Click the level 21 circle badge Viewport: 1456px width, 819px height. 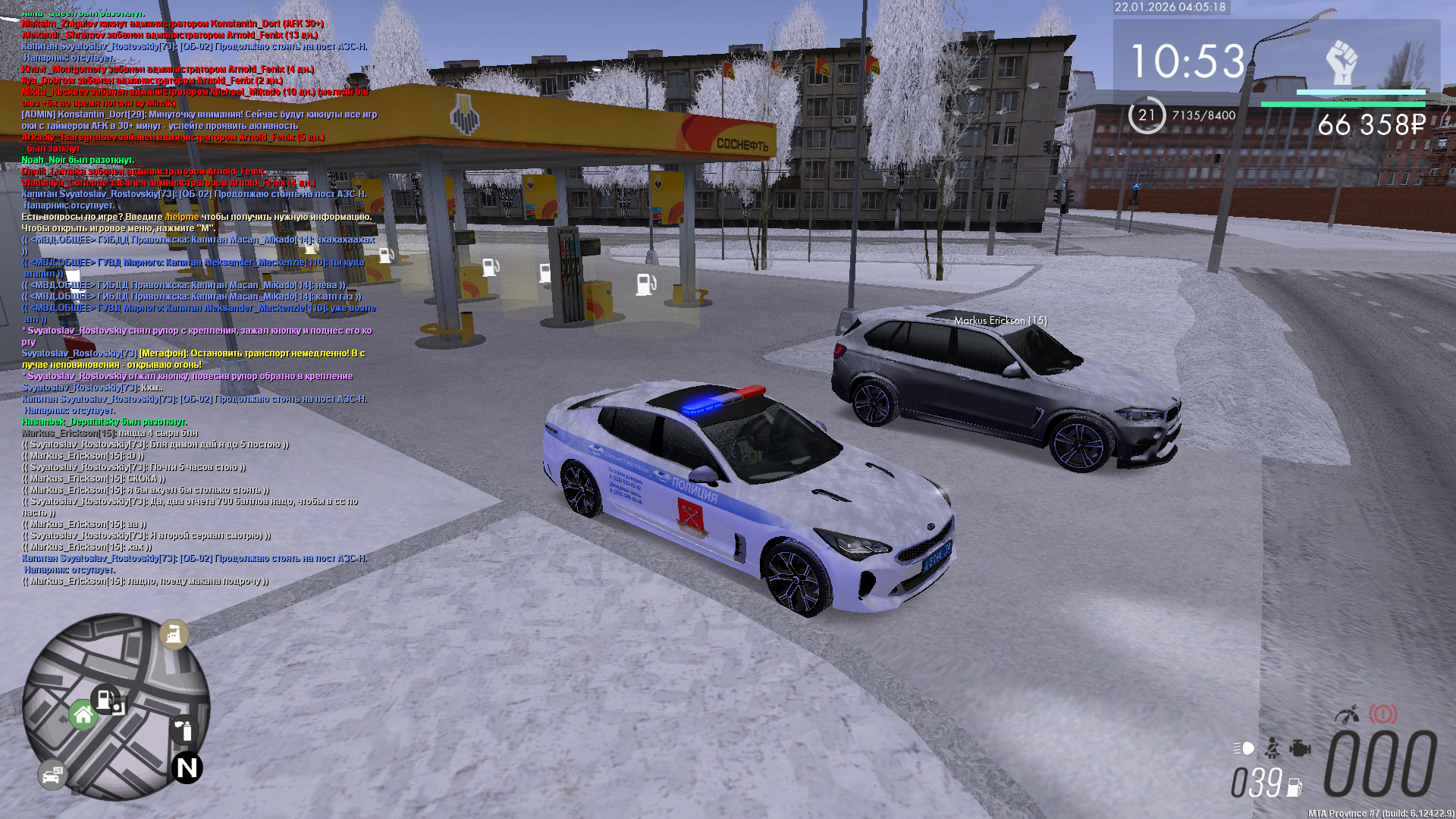pyautogui.click(x=1147, y=115)
